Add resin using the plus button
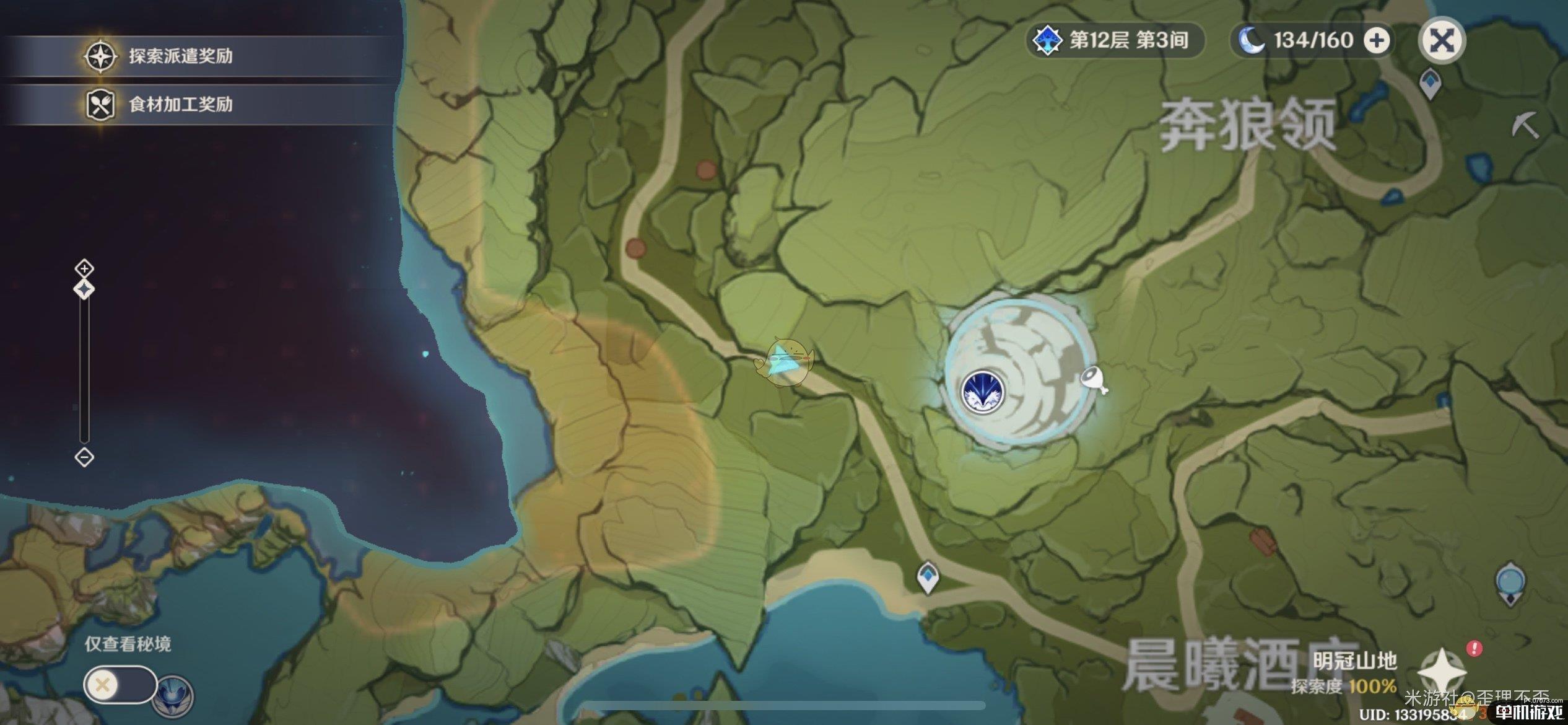 1377,41
